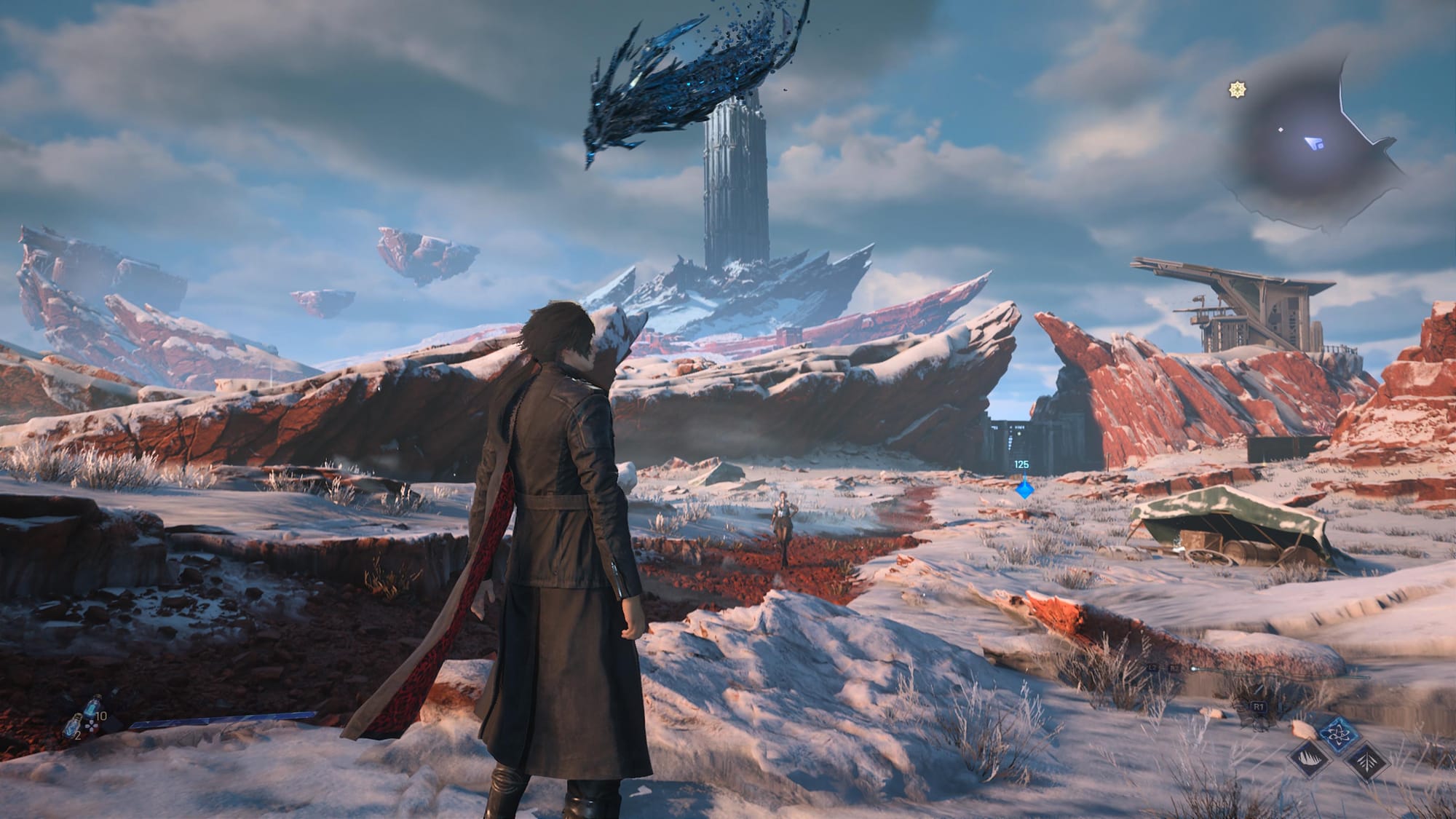Select the potion with count 2

click(74, 726)
